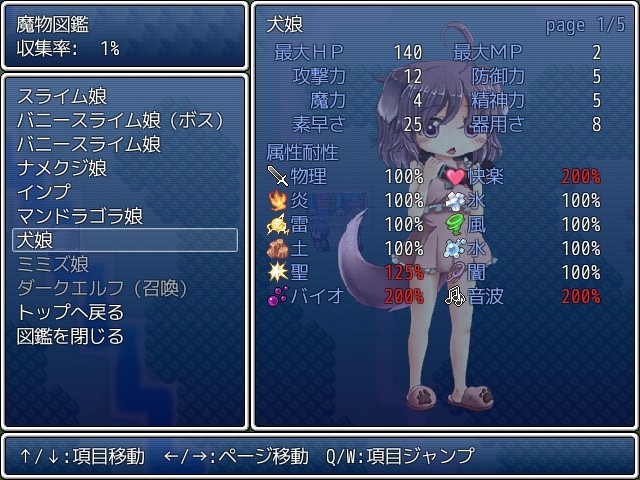Select the highlighted 犬娘 entry
Viewport: 640px width, 480px height.
click(x=124, y=240)
